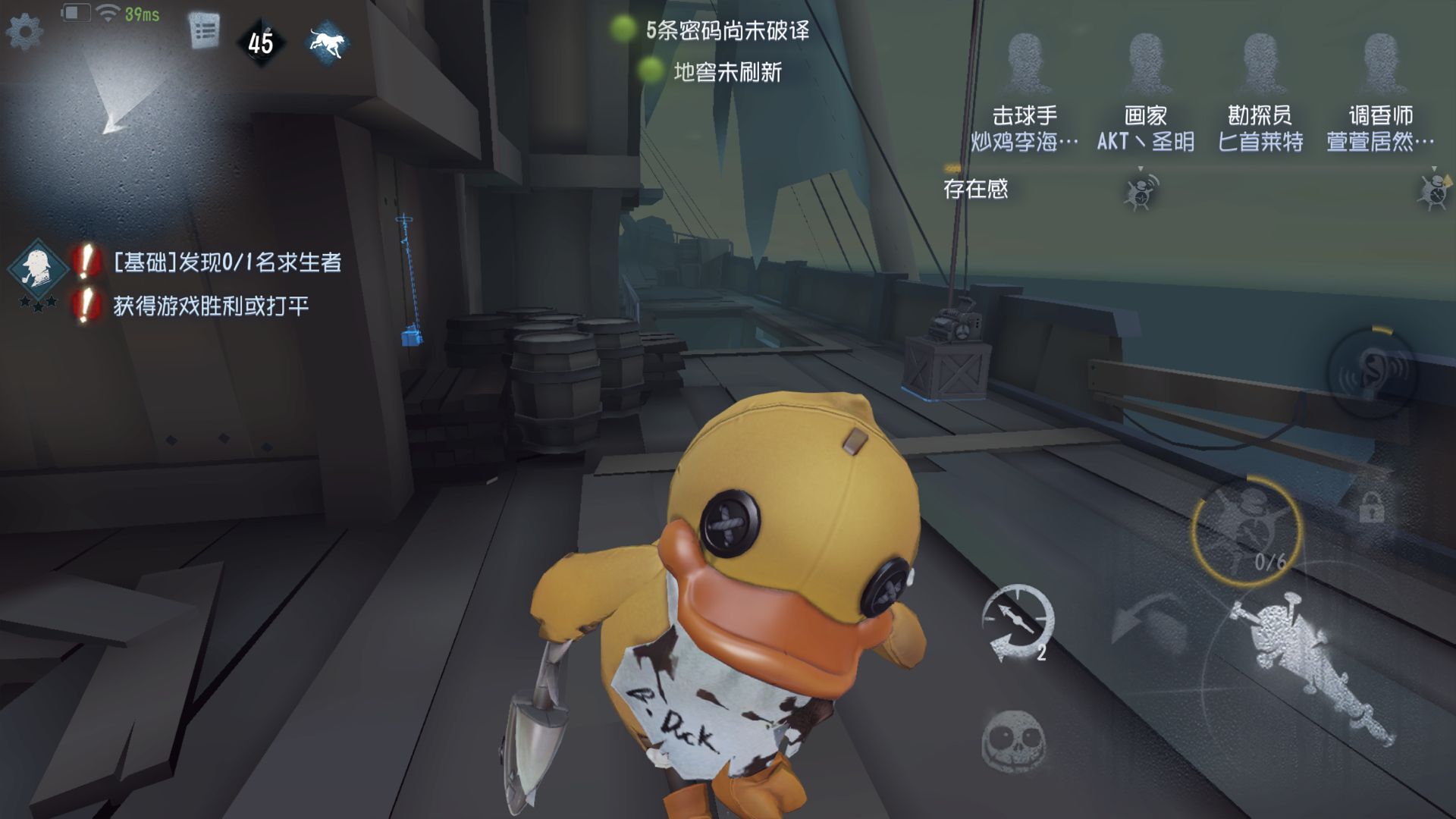Use the voodoo doll attack button
Image resolution: width=1456 pixels, height=819 pixels.
click(x=1306, y=661)
